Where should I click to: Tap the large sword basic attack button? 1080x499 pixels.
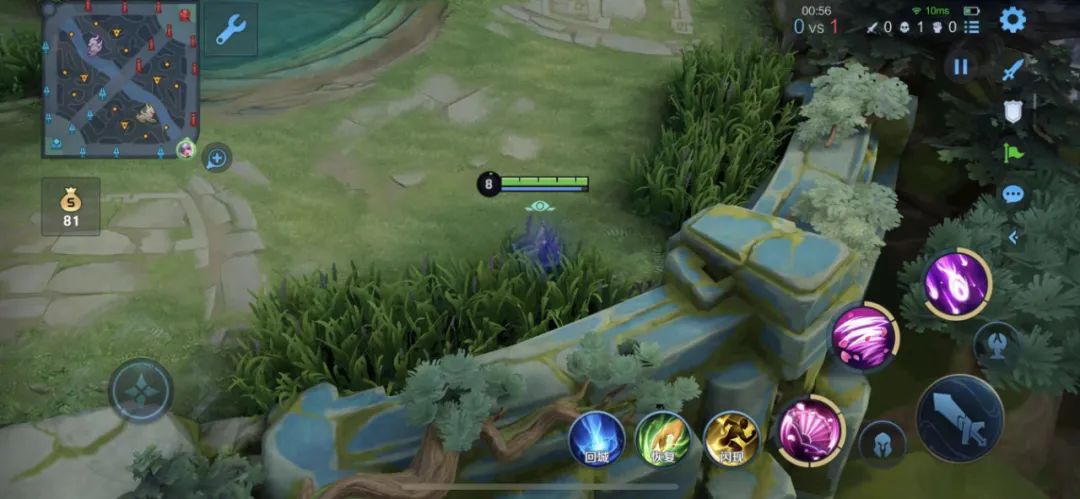click(959, 418)
